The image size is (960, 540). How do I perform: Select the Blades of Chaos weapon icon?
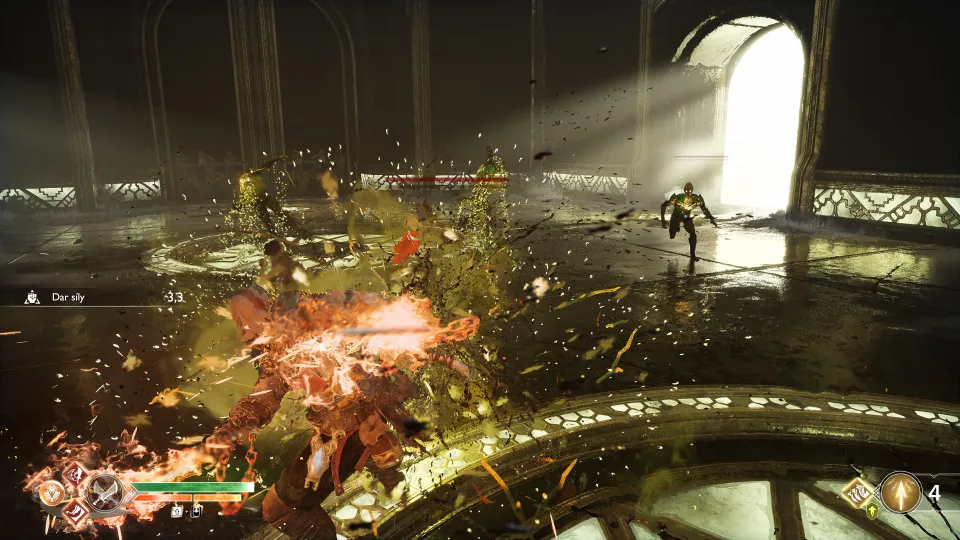(x=104, y=492)
